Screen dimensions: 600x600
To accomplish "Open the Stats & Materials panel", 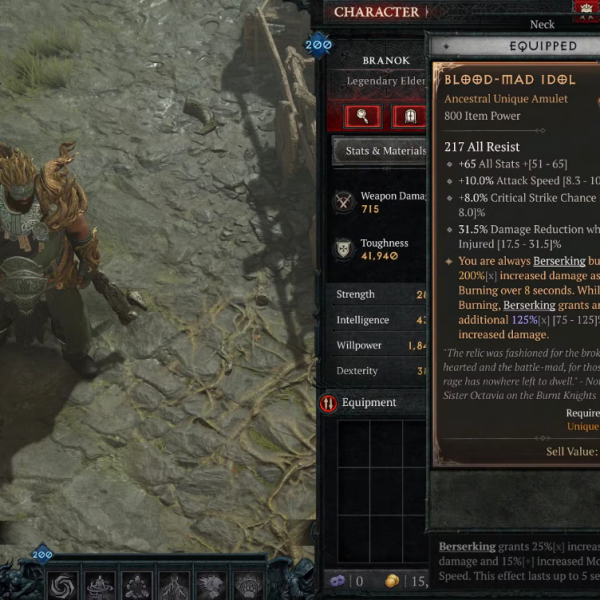I will (x=380, y=151).
